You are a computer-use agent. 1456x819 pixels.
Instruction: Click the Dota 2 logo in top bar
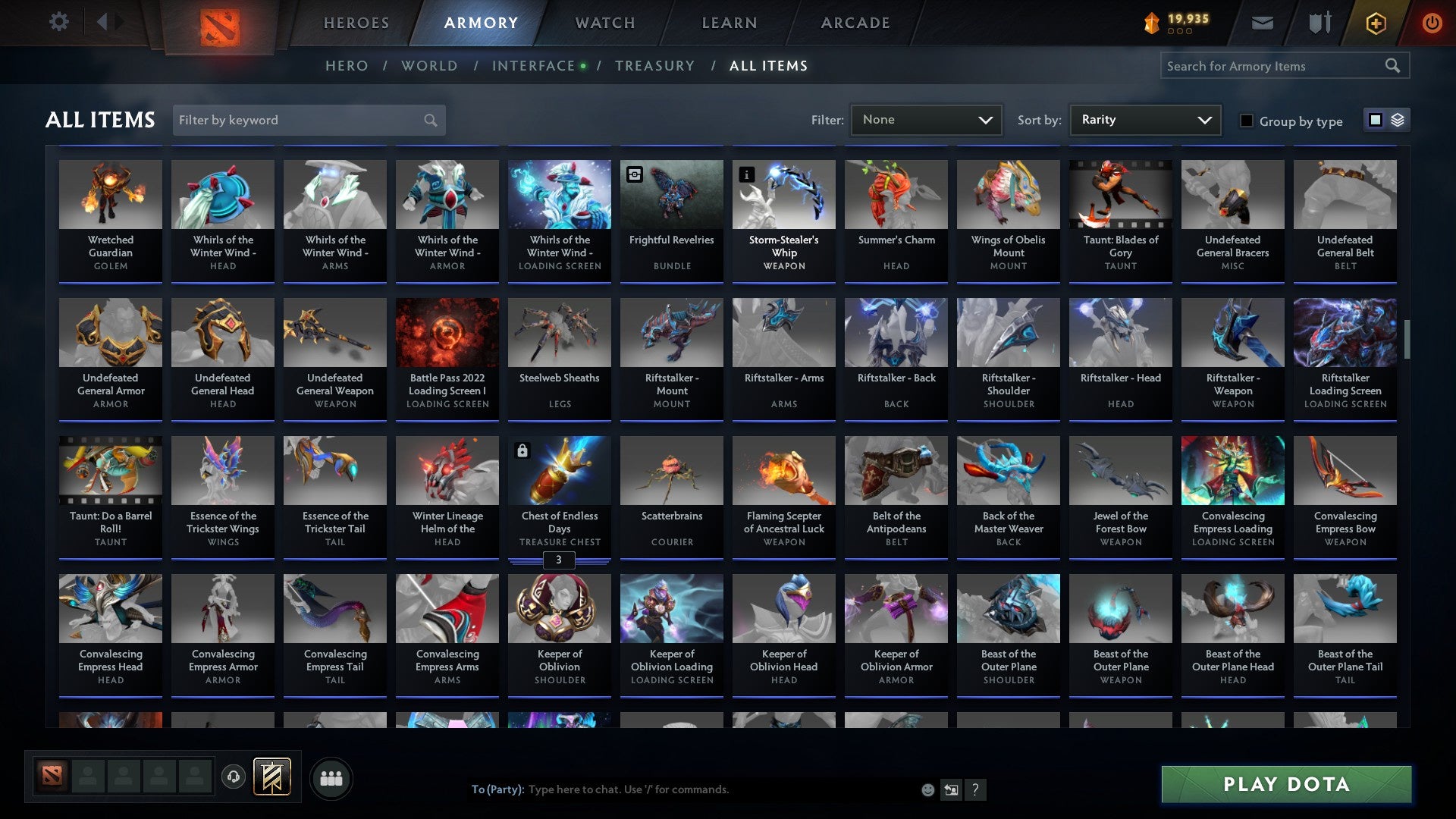coord(220,23)
